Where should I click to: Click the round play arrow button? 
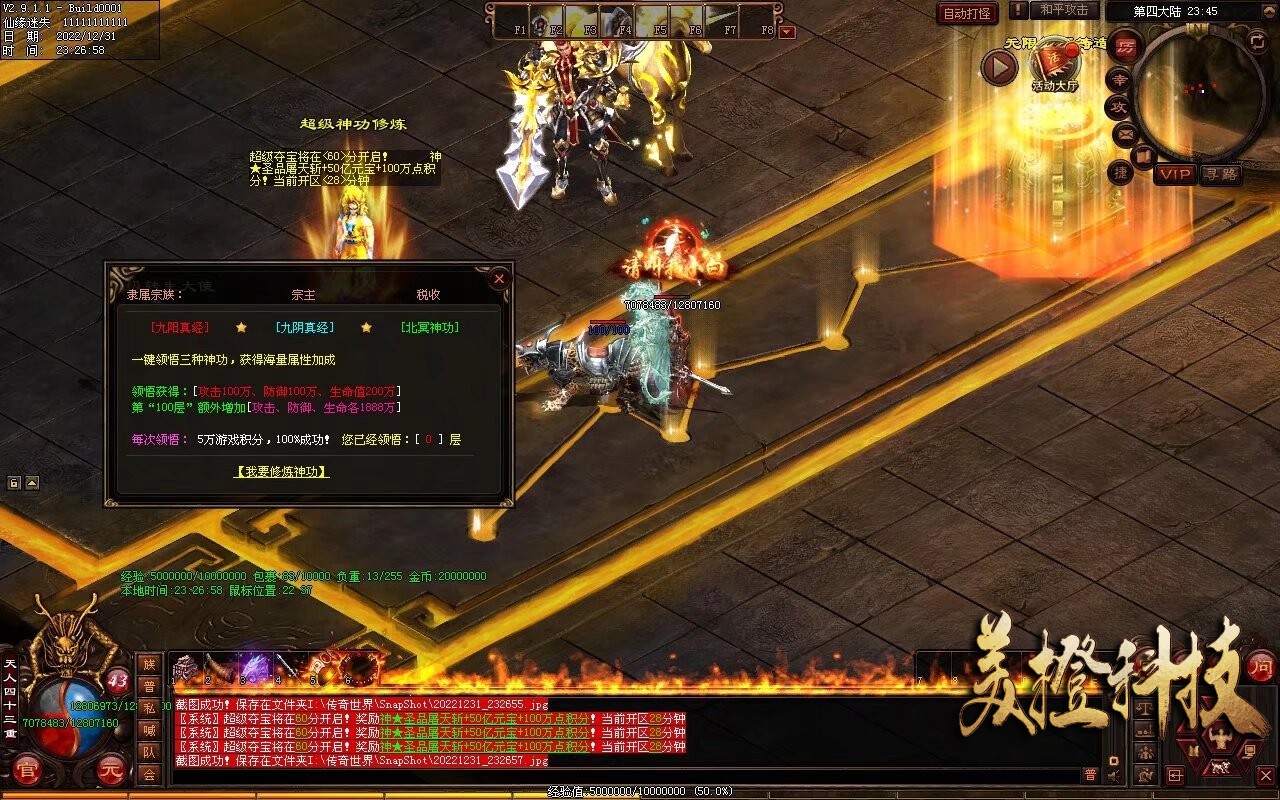pos(999,67)
